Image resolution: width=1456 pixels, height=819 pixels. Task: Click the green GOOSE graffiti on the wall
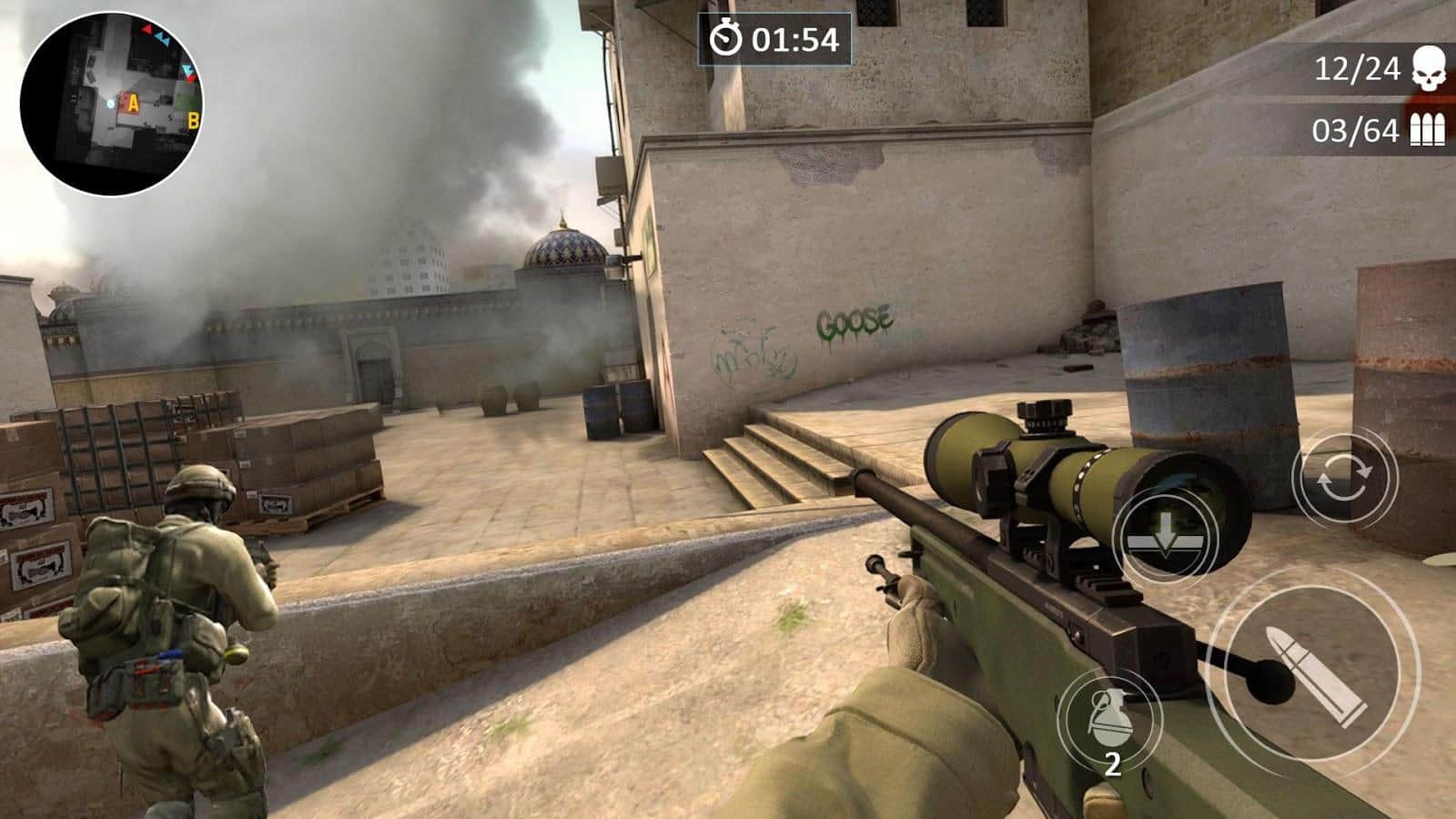click(x=854, y=320)
